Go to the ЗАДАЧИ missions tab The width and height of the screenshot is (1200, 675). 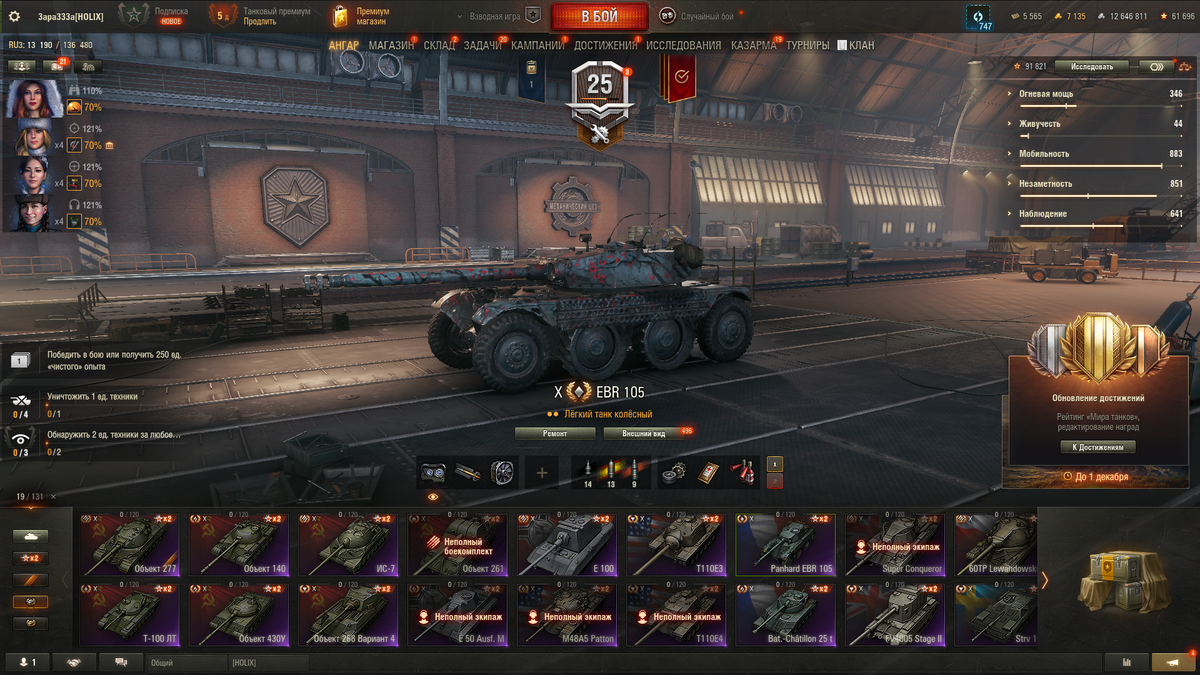pyautogui.click(x=483, y=46)
